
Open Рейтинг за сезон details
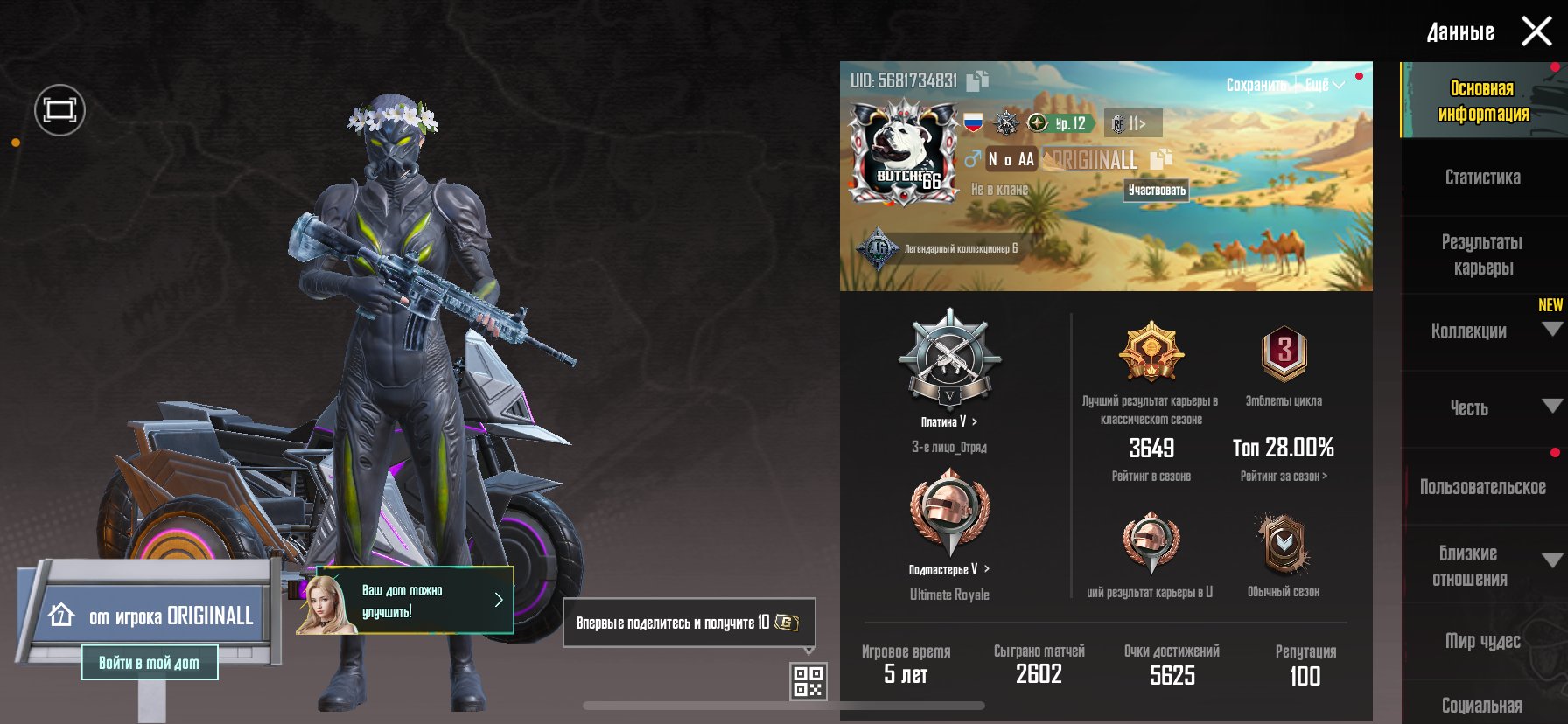[1284, 477]
